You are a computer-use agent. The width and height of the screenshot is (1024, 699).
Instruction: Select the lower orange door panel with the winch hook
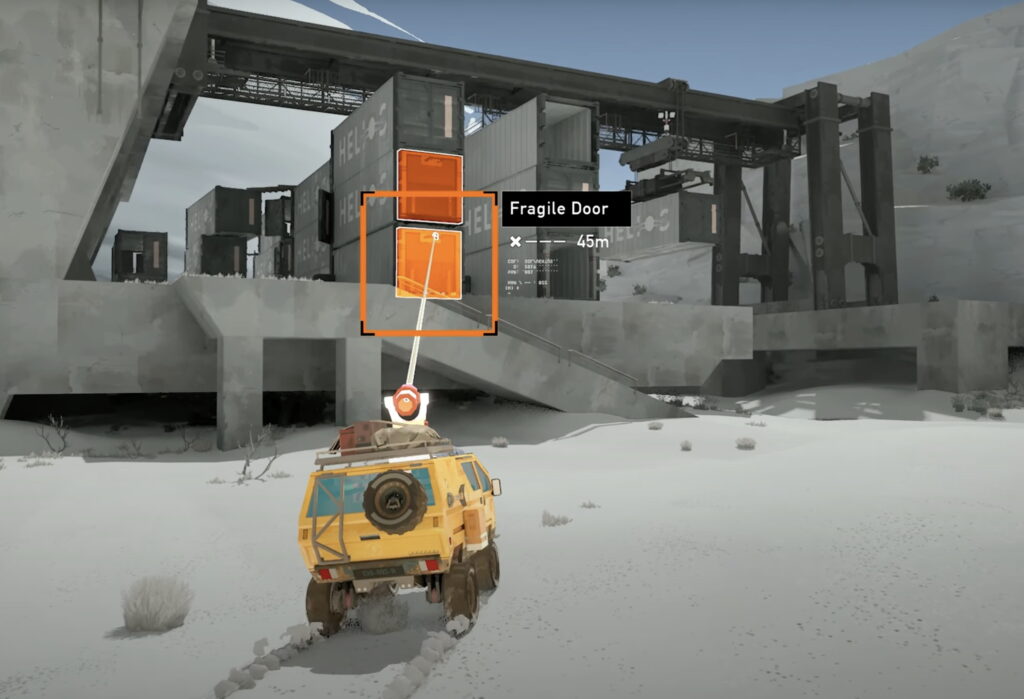tap(428, 263)
